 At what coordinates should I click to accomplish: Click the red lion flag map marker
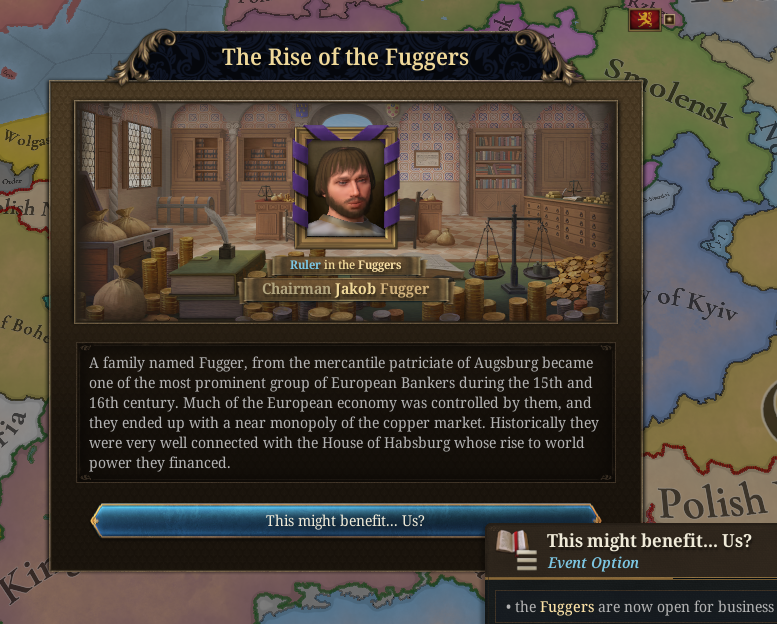pos(644,19)
